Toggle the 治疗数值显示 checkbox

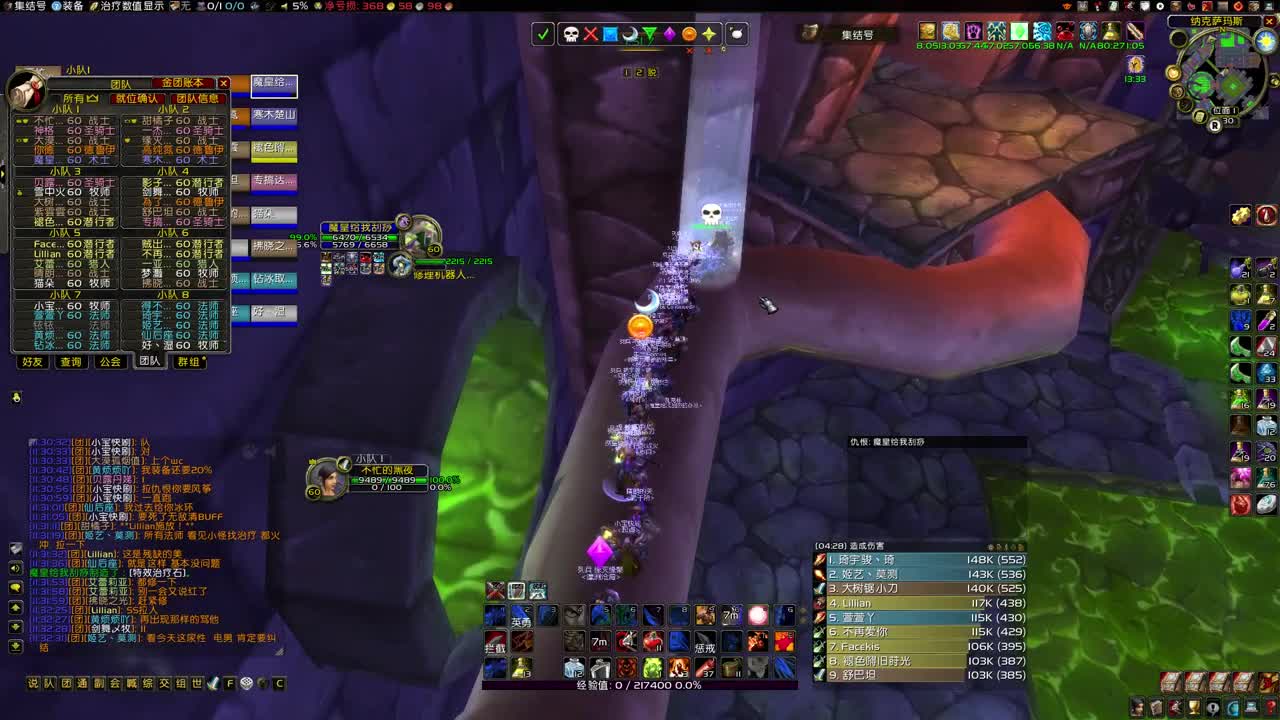tap(93, 8)
